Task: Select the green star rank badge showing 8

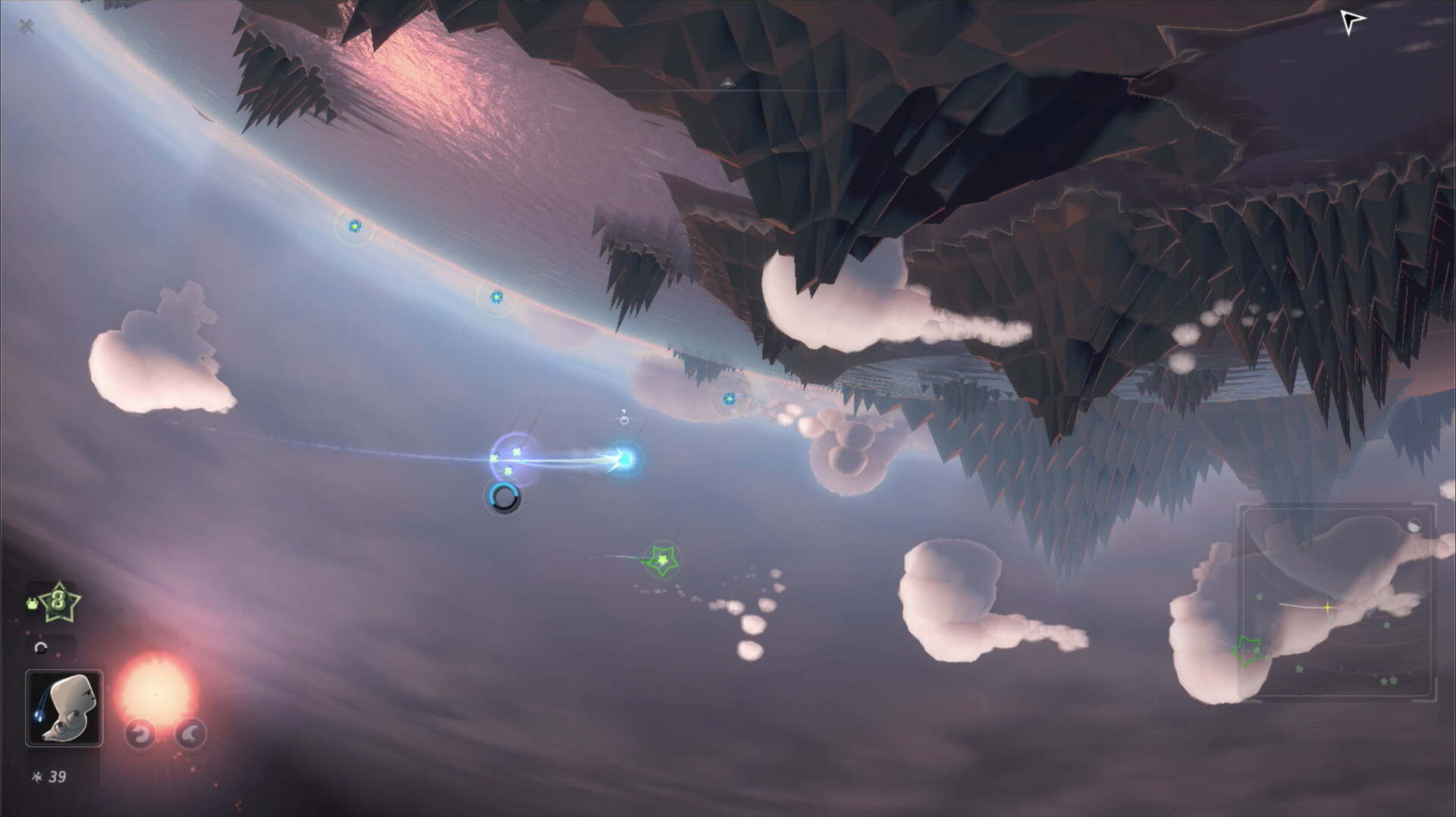Action: [x=59, y=601]
